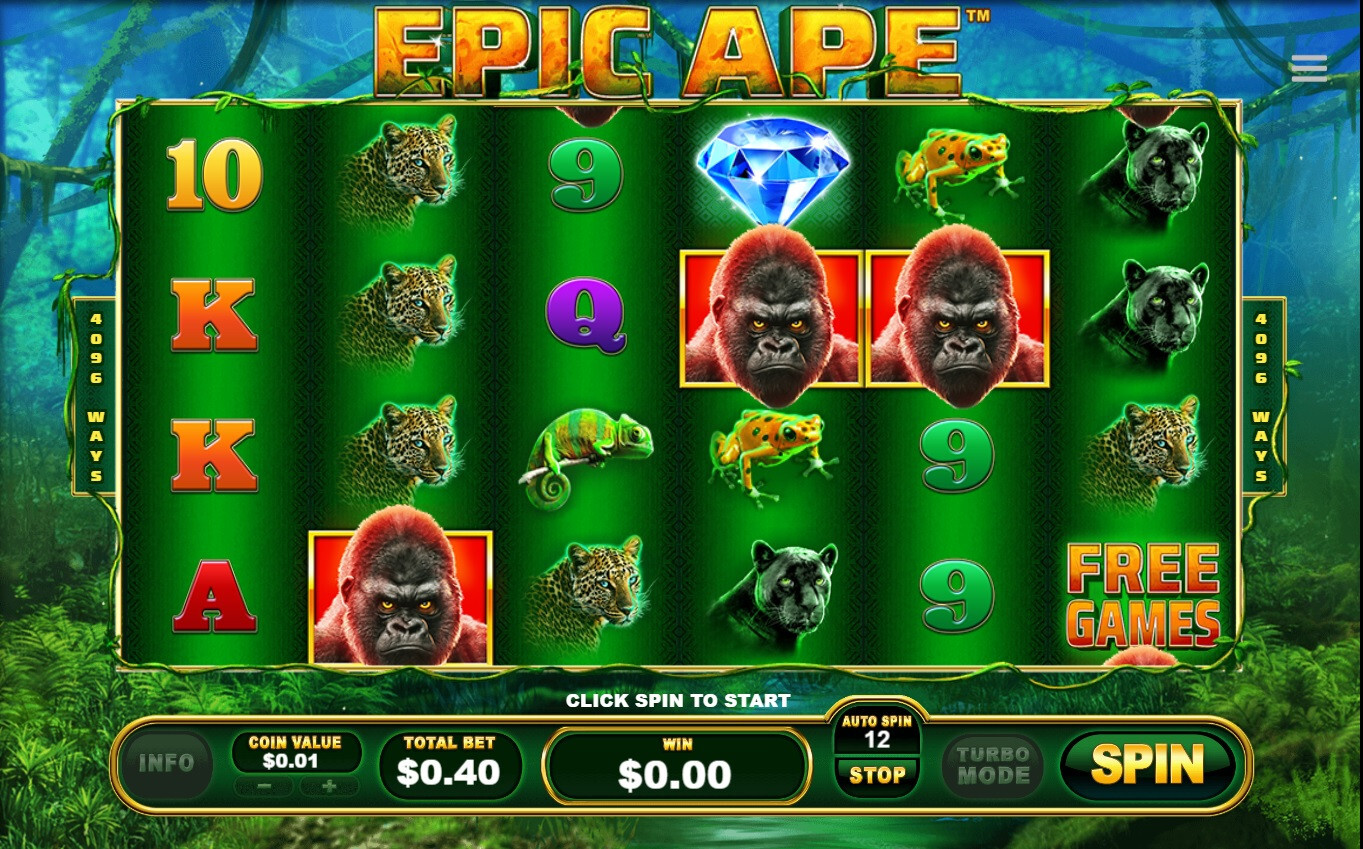
Task: Click the left 4096 WAYS banner
Action: click(x=95, y=393)
